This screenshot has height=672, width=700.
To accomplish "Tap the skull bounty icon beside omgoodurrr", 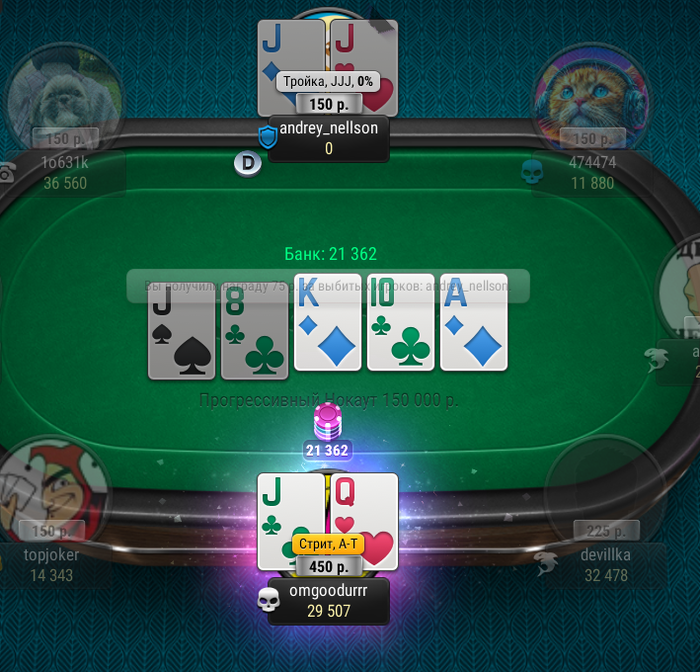I will coord(268,599).
